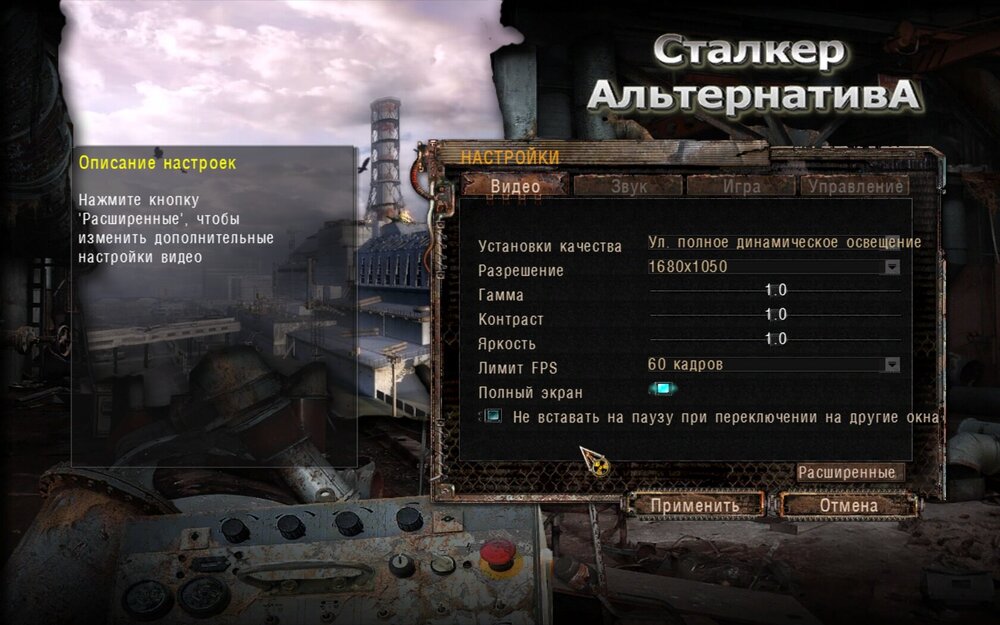Cancel with the Отмена button
Viewport: 1000px width, 625px height.
848,505
